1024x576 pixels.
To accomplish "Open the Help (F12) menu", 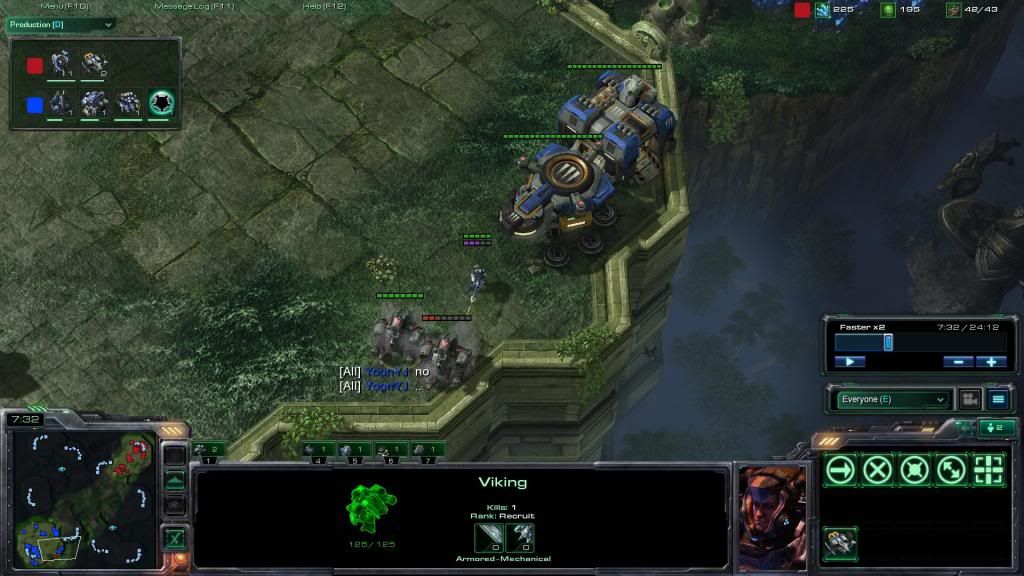I will (x=325, y=7).
